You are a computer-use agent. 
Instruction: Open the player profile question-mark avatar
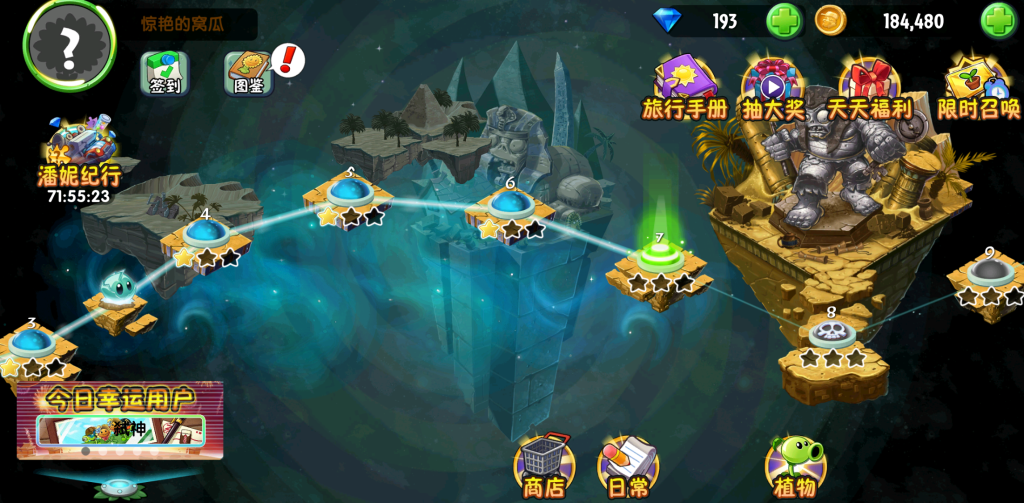[x=69, y=43]
